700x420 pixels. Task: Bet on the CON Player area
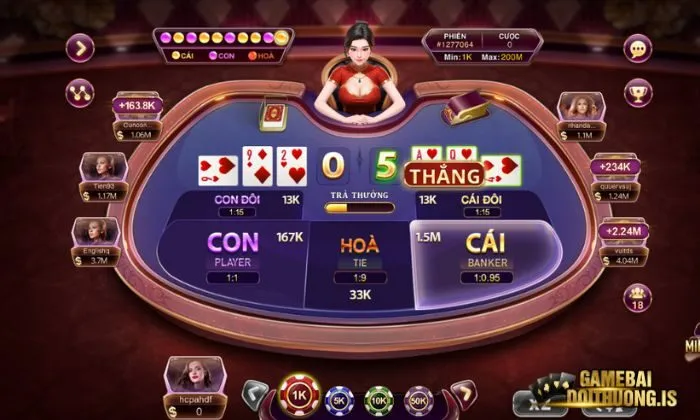coord(232,252)
